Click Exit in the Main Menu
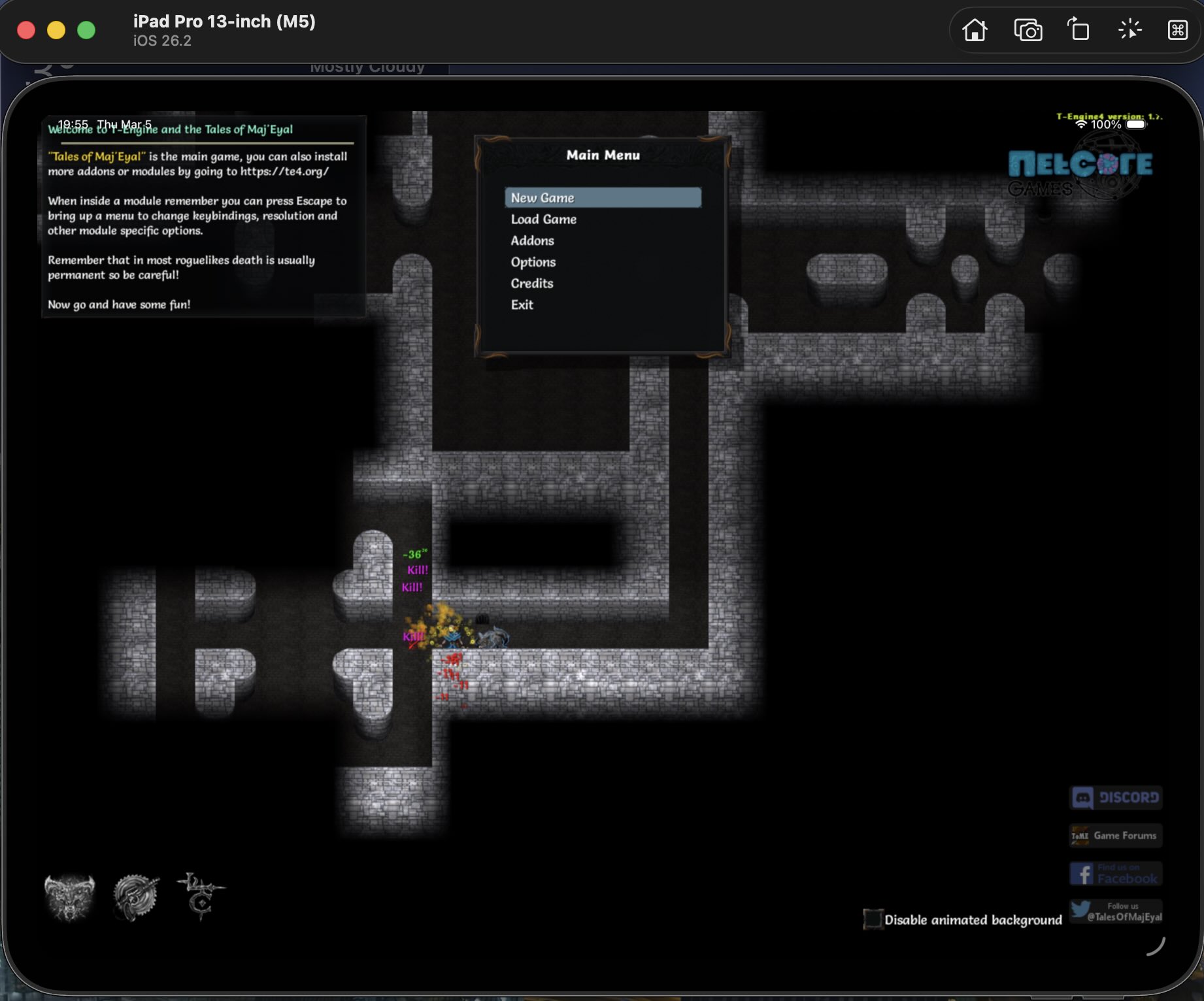 click(x=521, y=304)
